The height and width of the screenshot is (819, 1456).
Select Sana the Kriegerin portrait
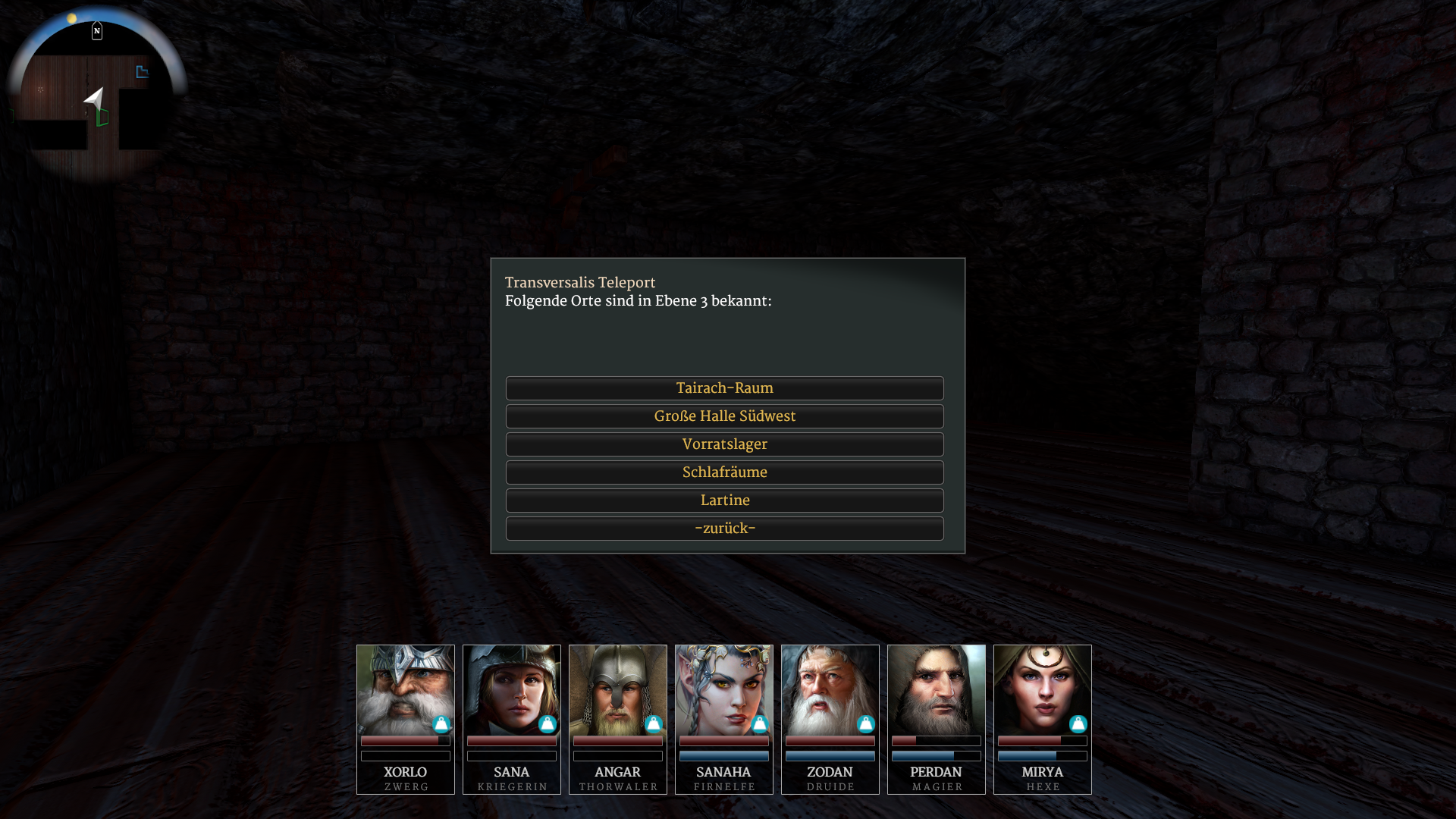pos(512,690)
